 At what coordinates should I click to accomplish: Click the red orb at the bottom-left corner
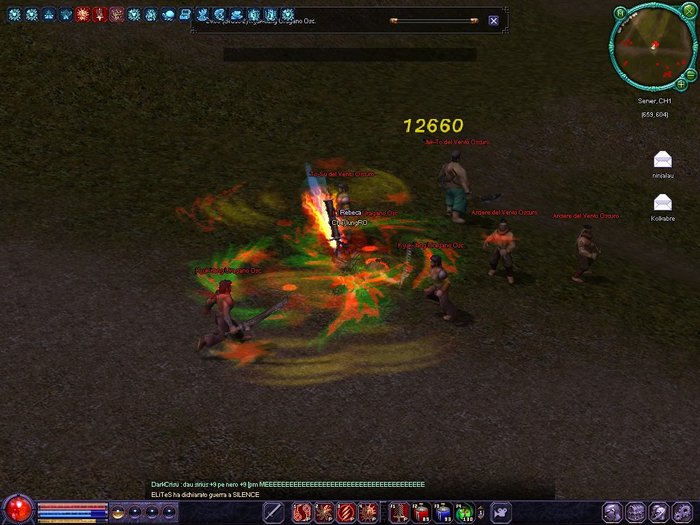point(17,509)
